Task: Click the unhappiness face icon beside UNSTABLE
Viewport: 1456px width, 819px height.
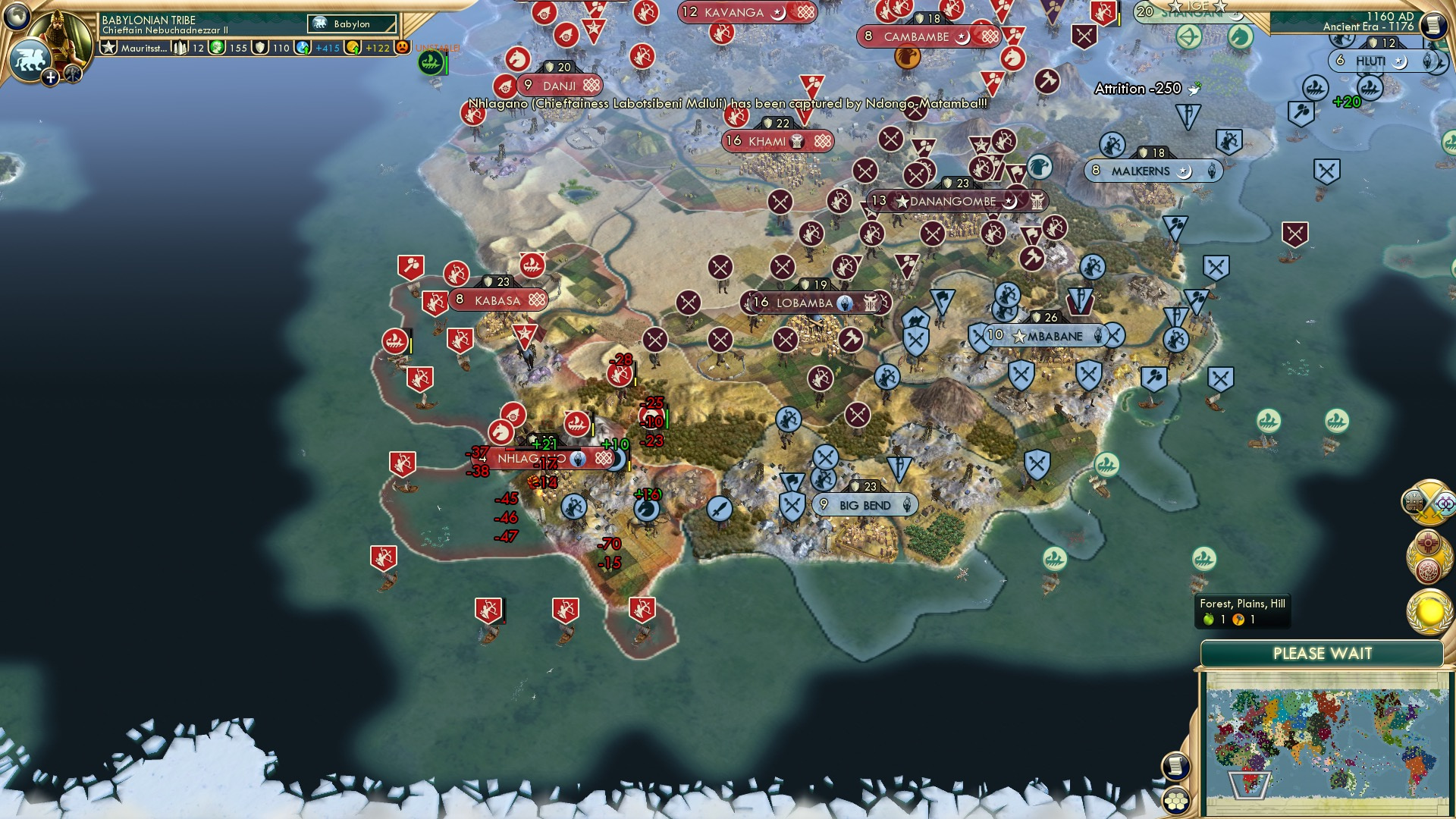Action: [x=402, y=47]
